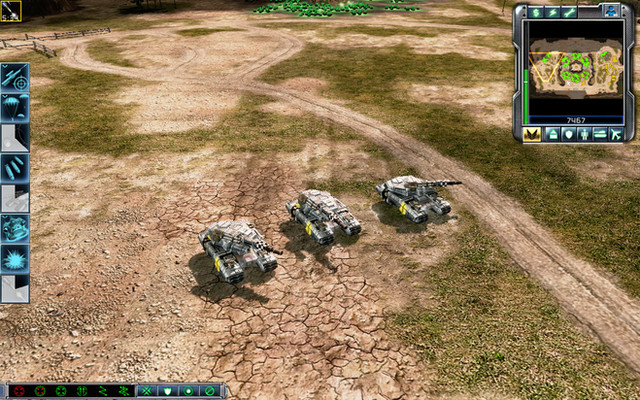This screenshot has width=640, height=400.
Task: Open the vehicles production tab
Action: point(600,134)
